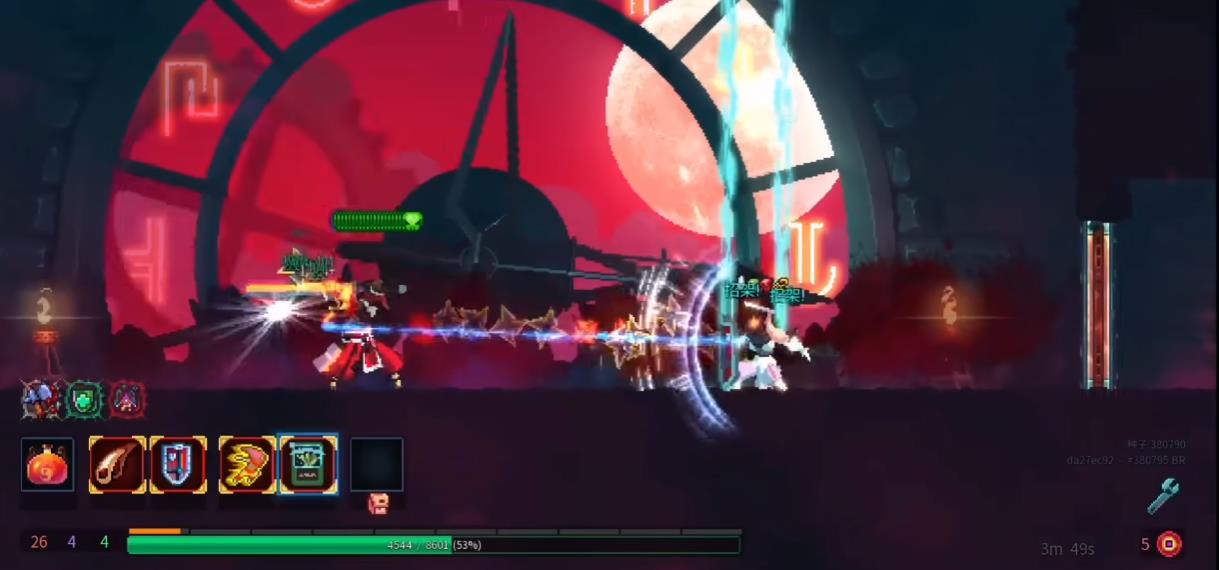This screenshot has height=570, width=1219.
Task: Click the first mutation icon with blue figure
Action: click(41, 400)
